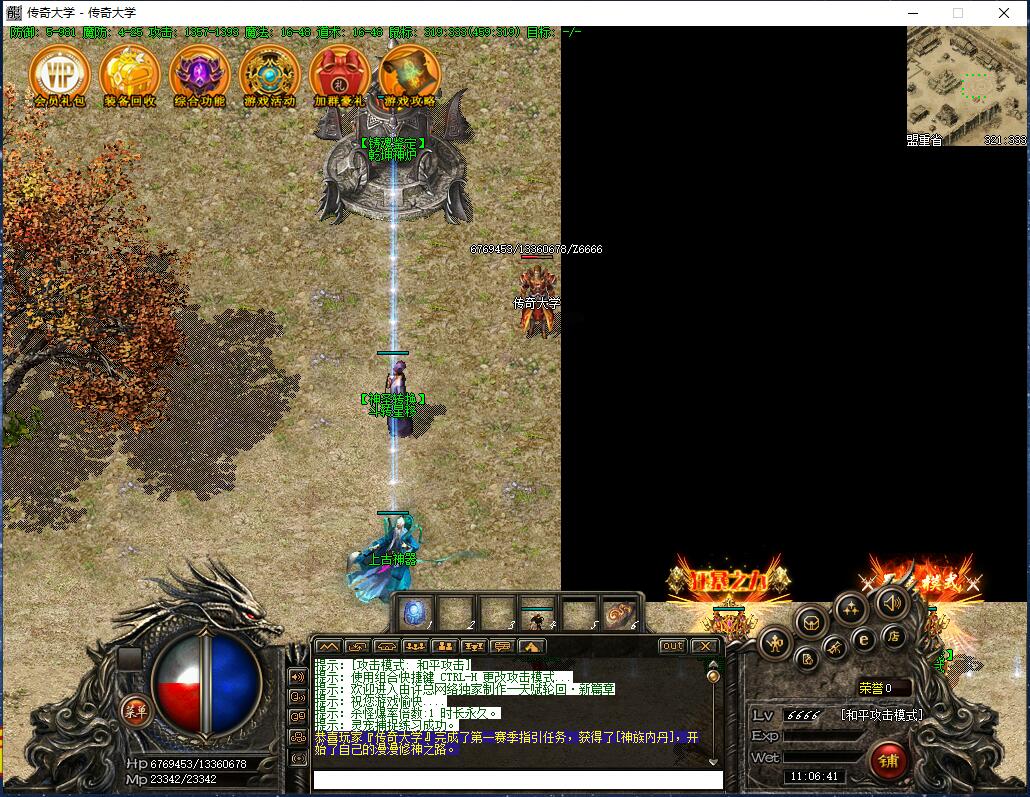Type in the chat input field

pos(517,779)
